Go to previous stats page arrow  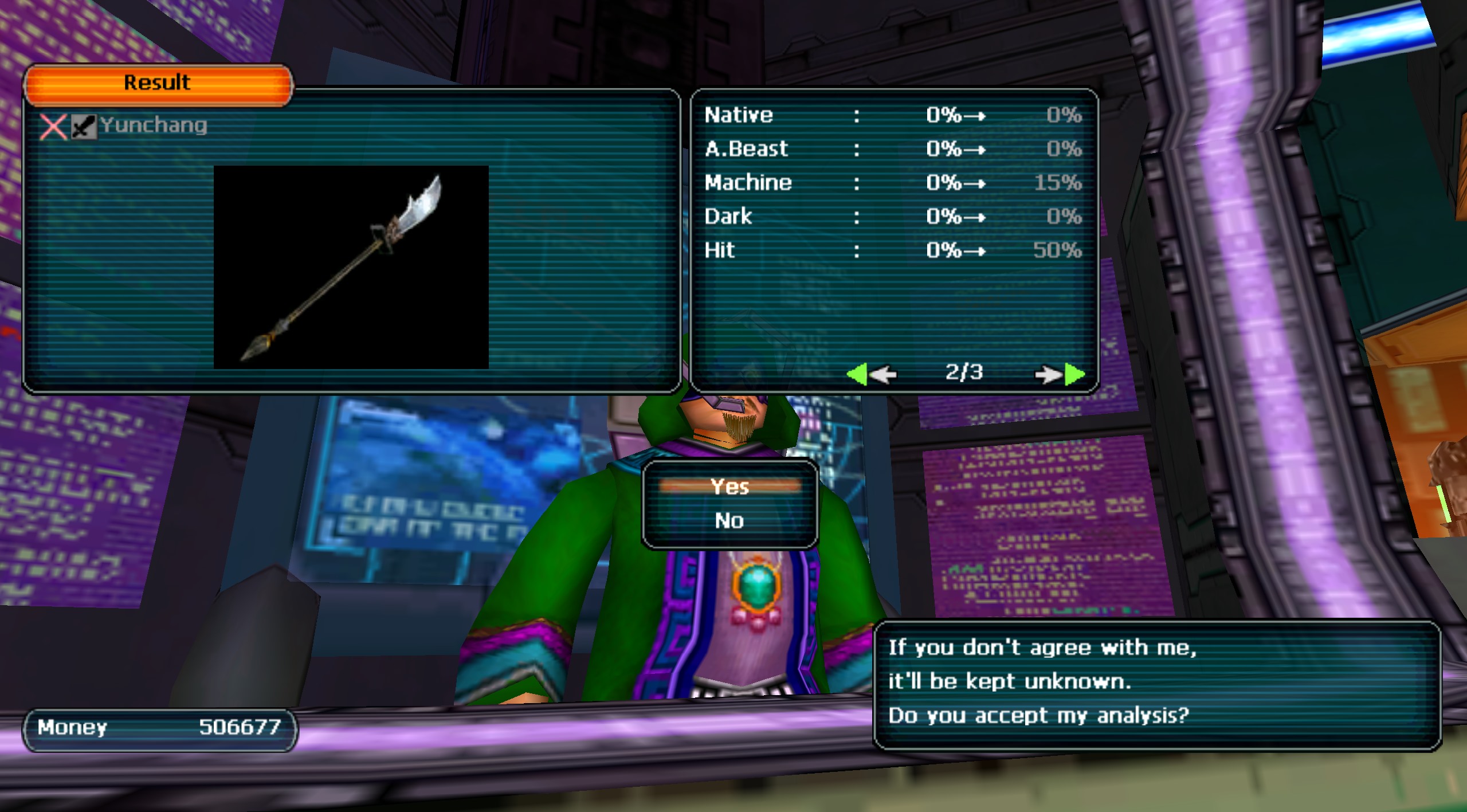pos(871,374)
